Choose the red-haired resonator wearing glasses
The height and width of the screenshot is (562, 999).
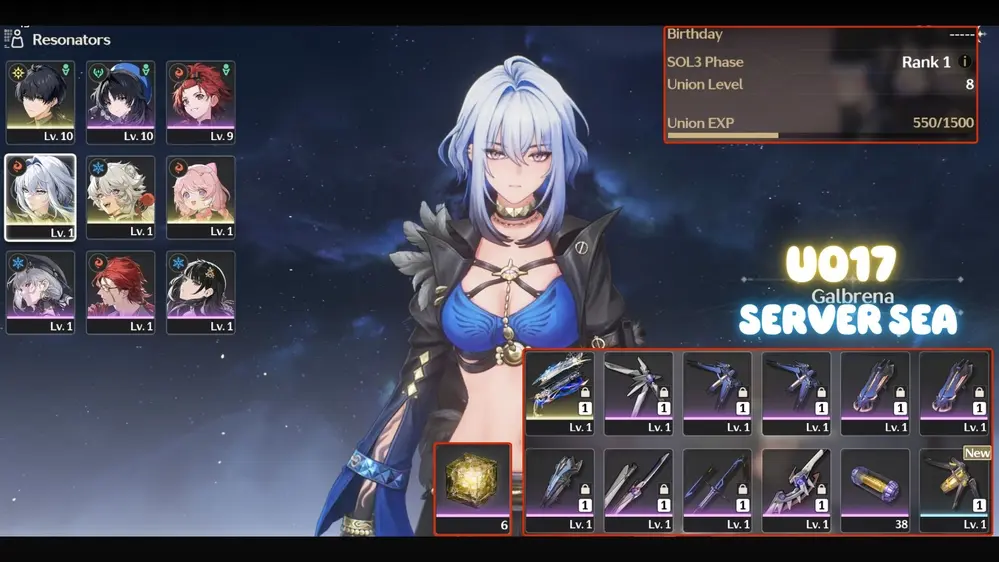(x=120, y=292)
